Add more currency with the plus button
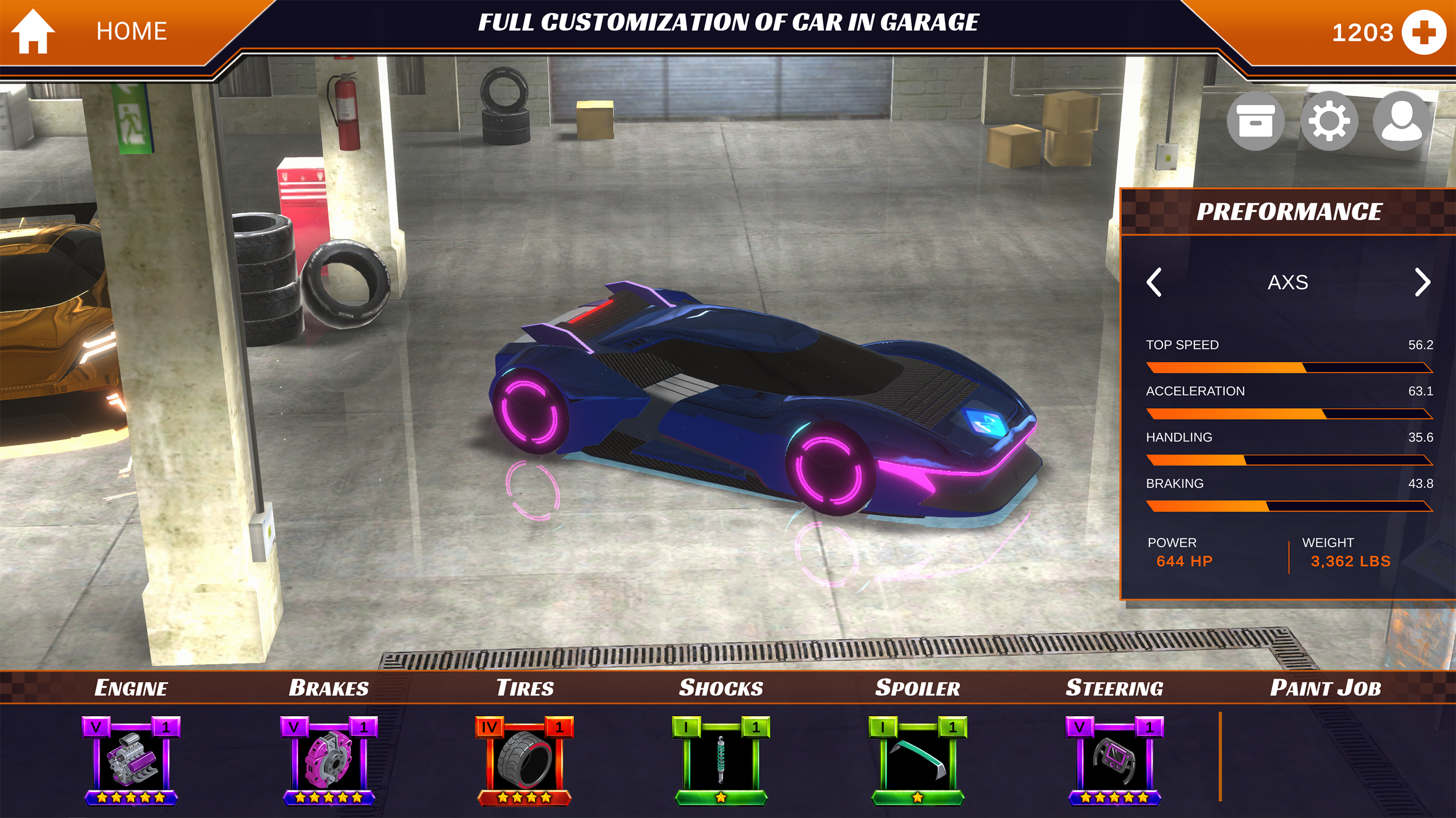The image size is (1456, 818). [x=1424, y=33]
